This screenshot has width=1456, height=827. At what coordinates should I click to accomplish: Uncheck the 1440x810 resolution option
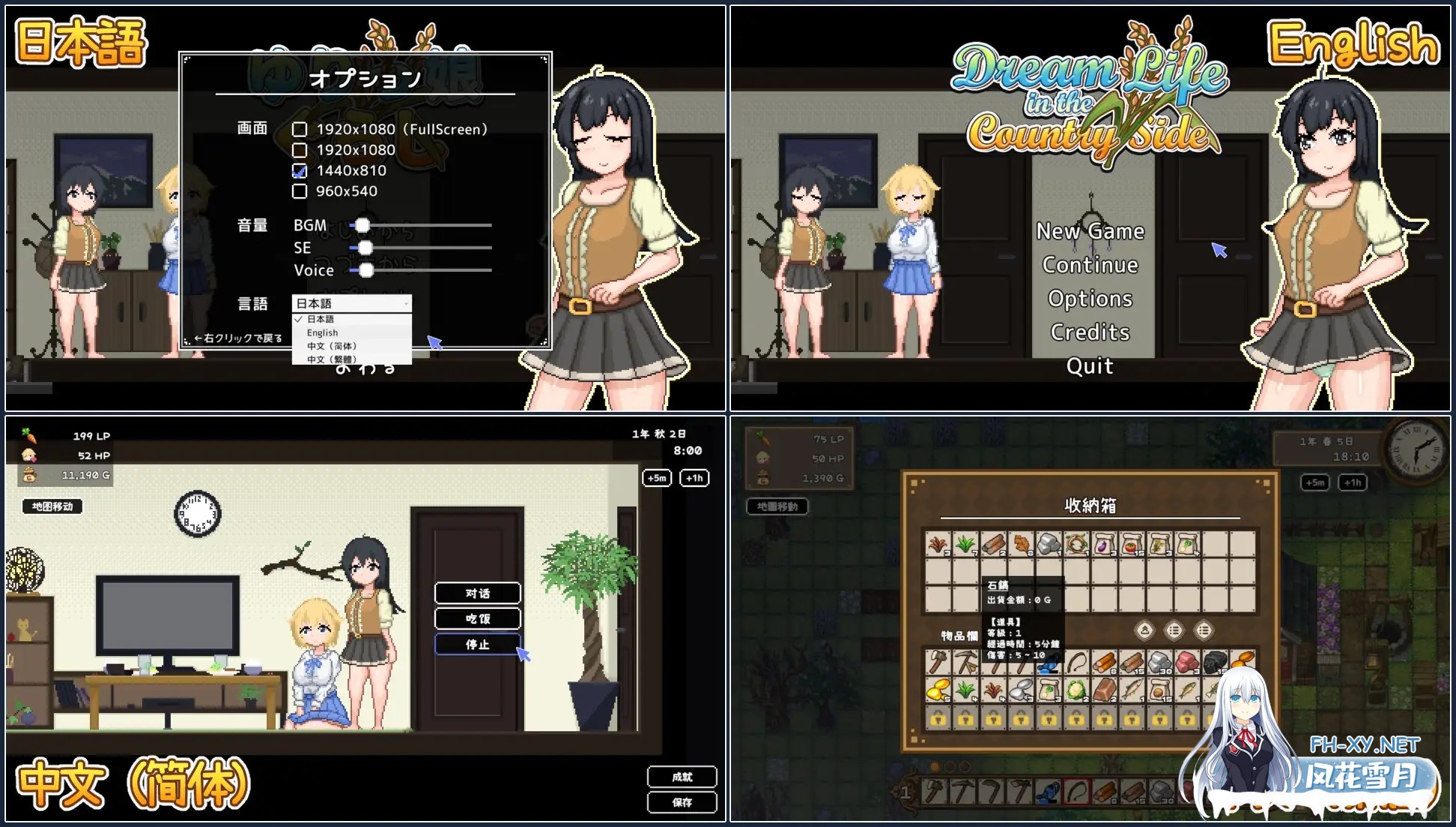pos(300,170)
